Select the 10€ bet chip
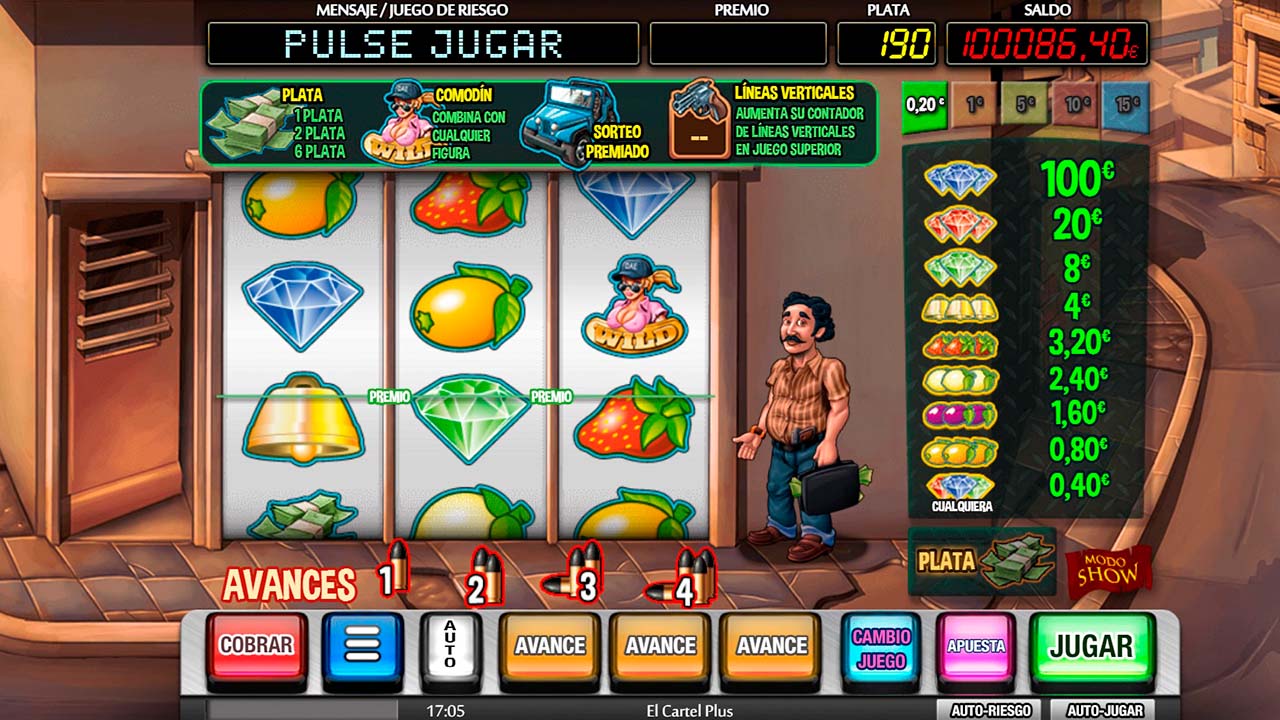The image size is (1280, 720). pyautogui.click(x=1076, y=105)
